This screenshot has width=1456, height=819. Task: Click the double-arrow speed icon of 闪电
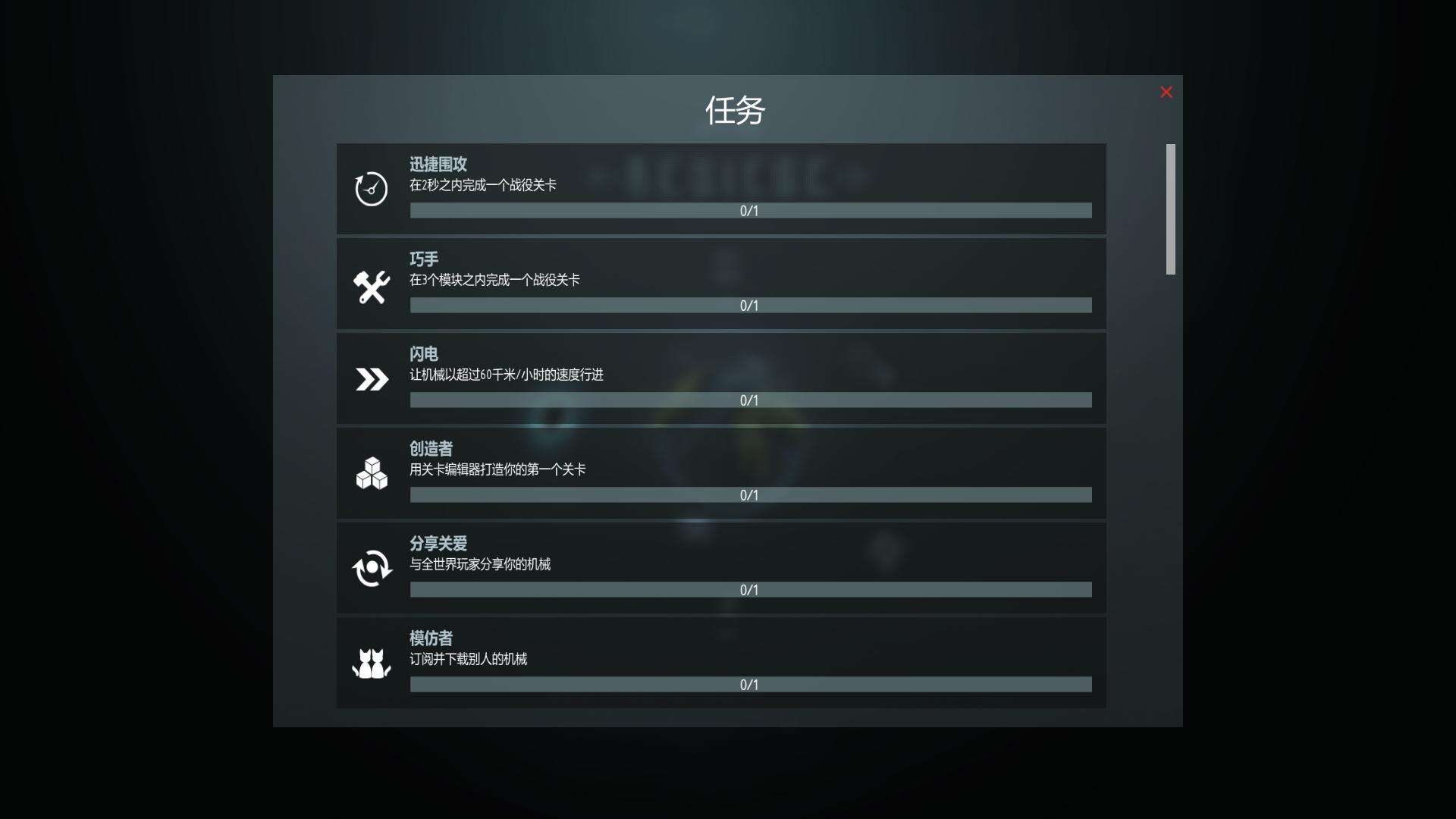pyautogui.click(x=371, y=378)
